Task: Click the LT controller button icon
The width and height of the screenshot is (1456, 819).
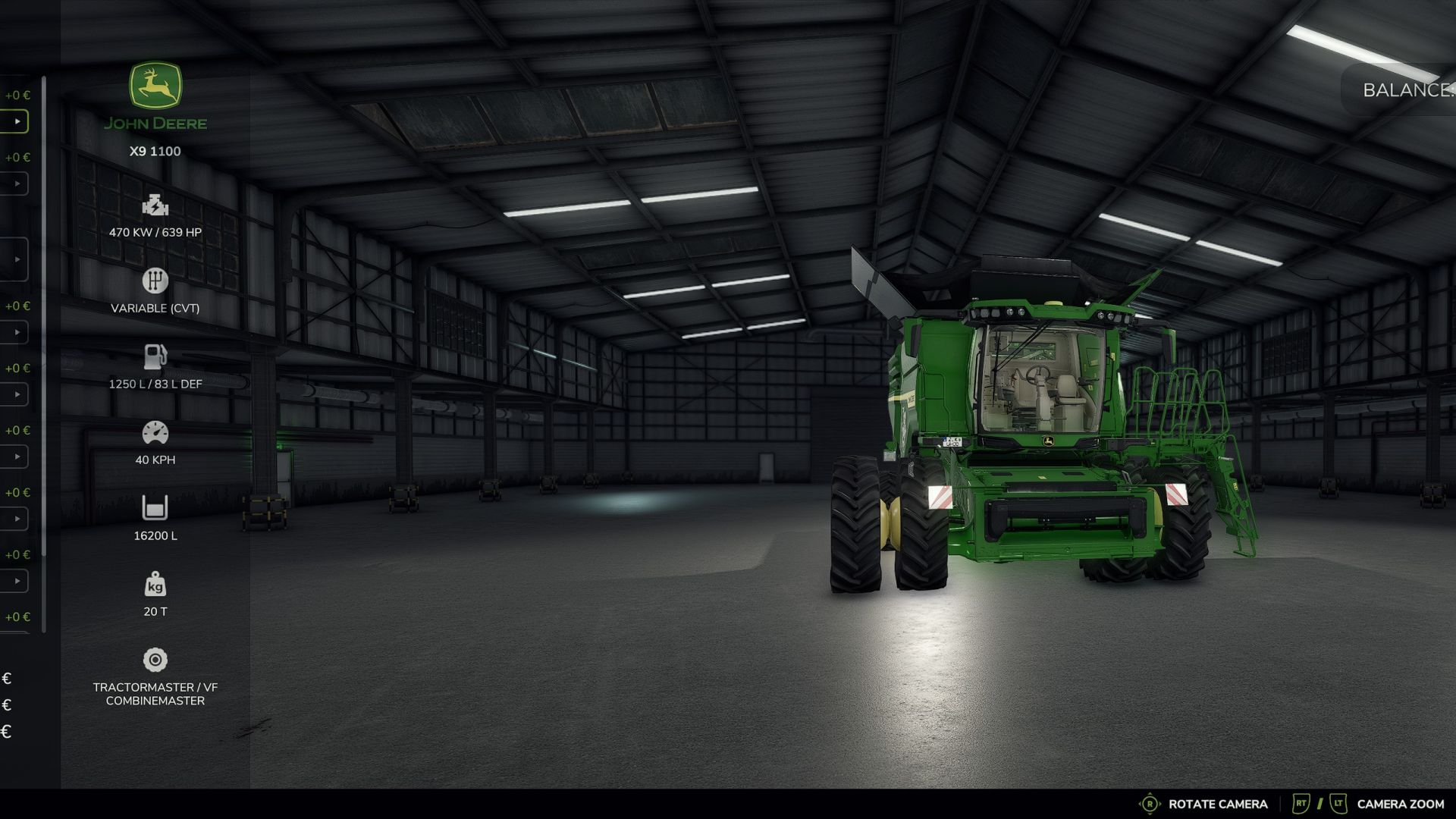Action: pyautogui.click(x=1337, y=803)
